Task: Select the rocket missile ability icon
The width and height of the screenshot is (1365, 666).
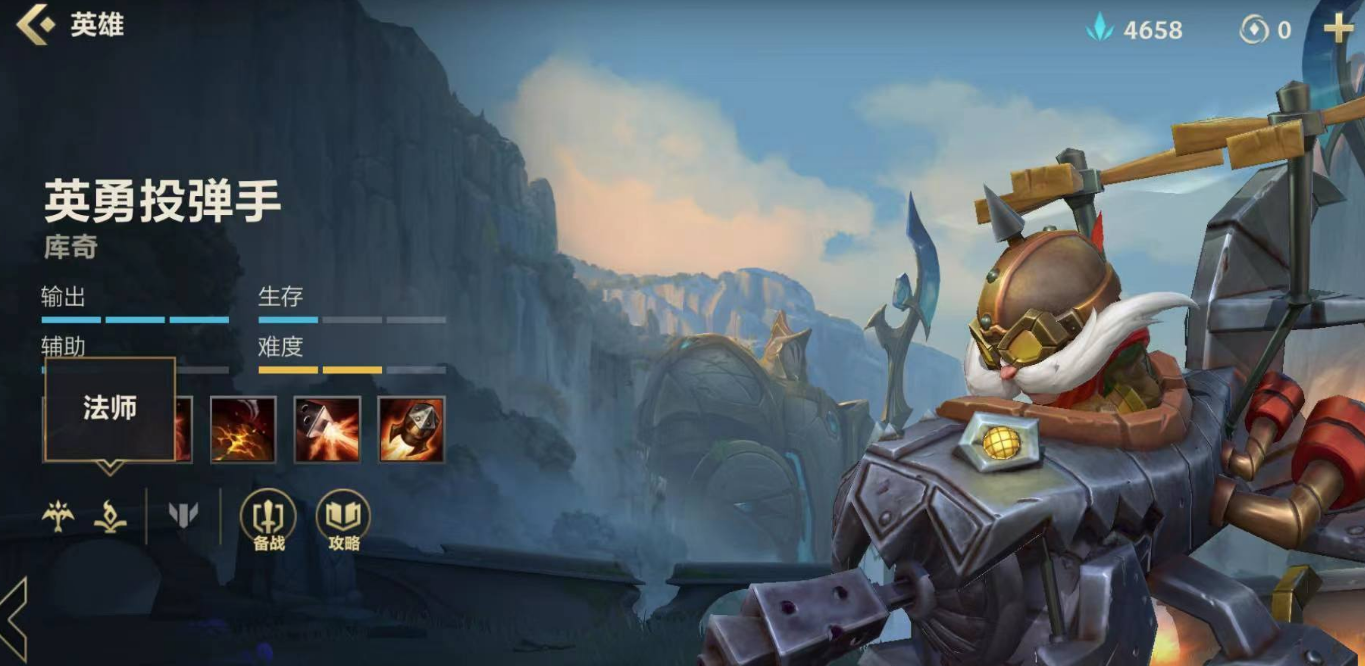Action: (x=411, y=429)
